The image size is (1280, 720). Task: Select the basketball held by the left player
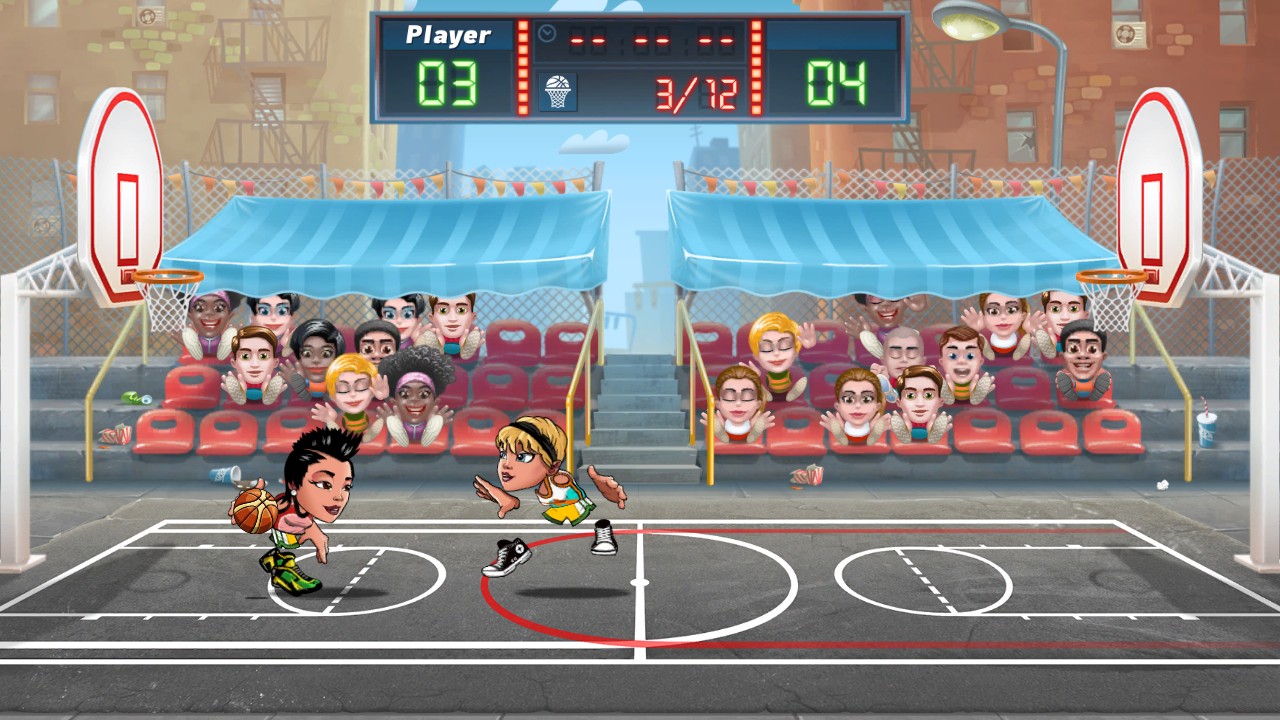click(253, 512)
